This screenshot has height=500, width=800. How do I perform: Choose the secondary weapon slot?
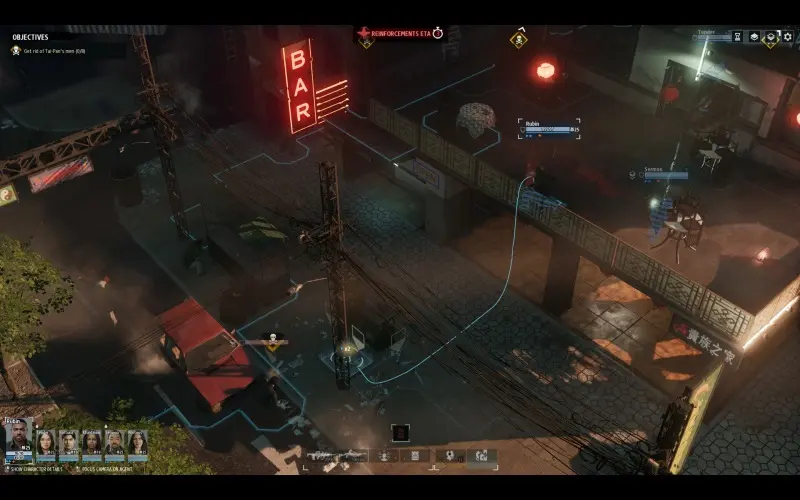tap(353, 456)
